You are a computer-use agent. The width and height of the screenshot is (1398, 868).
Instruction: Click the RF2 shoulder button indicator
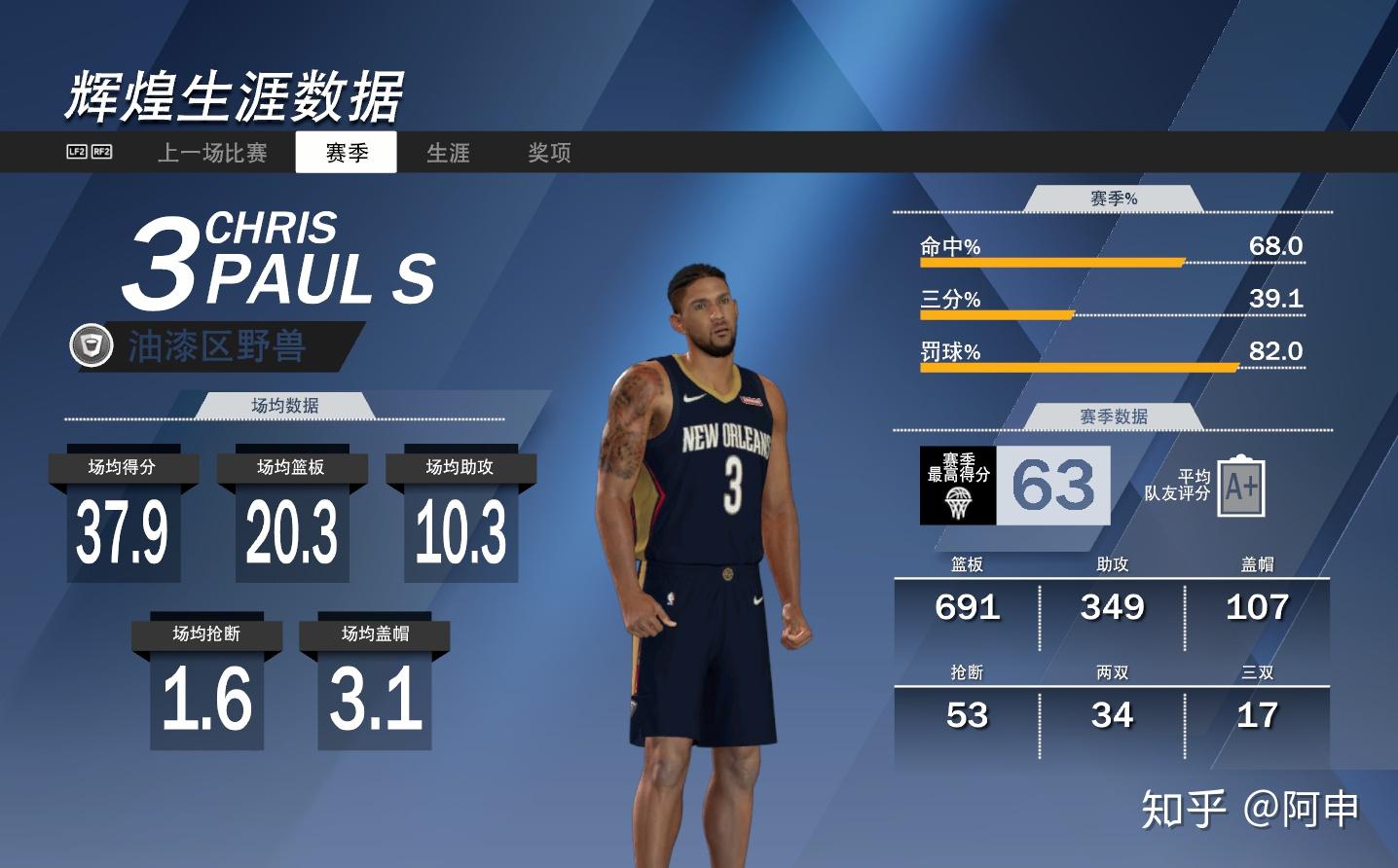point(104,152)
